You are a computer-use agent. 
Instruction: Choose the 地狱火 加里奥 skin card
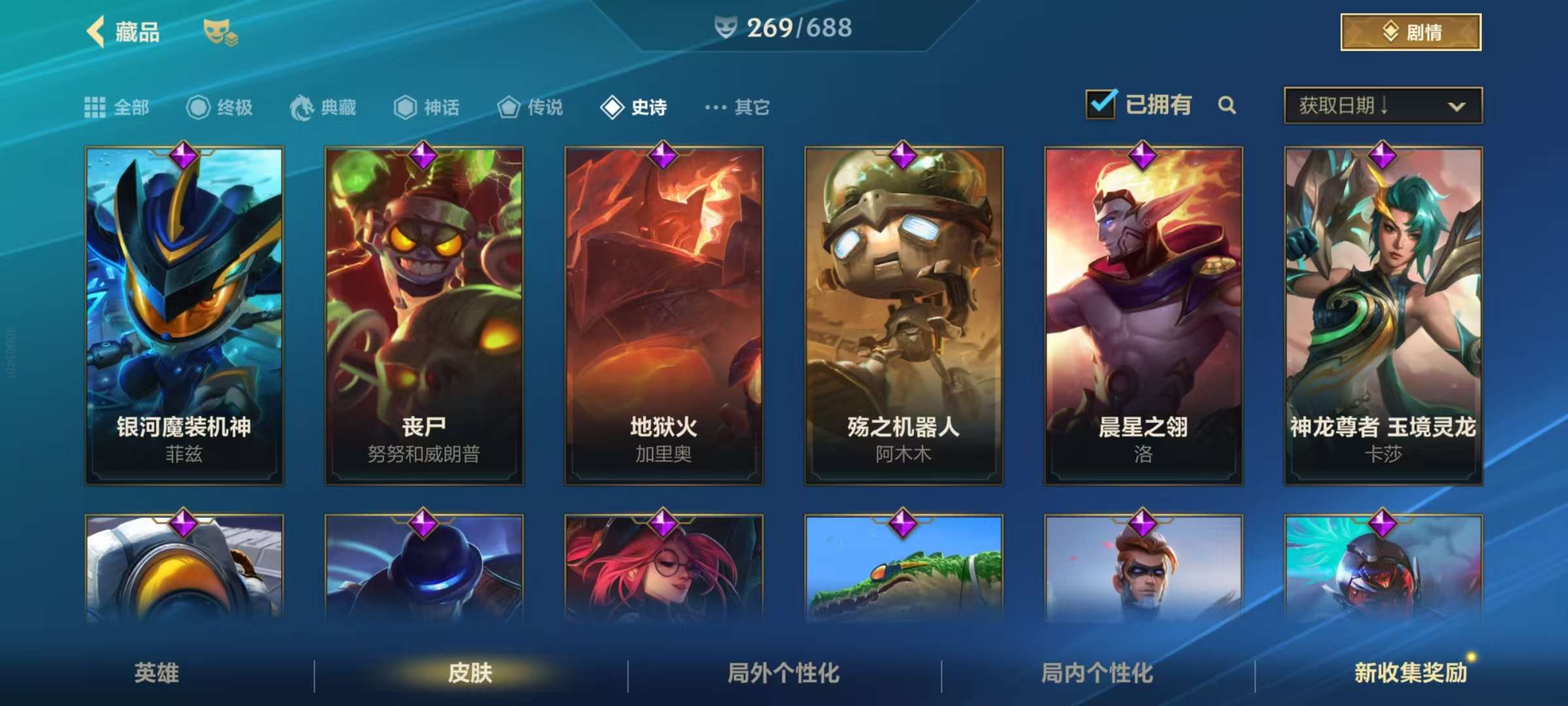tap(664, 315)
